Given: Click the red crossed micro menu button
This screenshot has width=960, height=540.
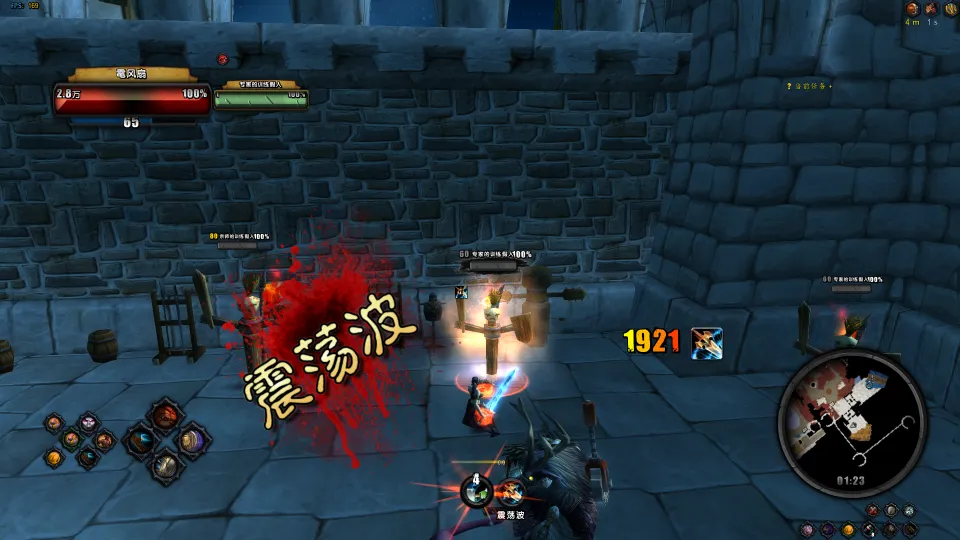Looking at the screenshot, I should click(x=873, y=511).
